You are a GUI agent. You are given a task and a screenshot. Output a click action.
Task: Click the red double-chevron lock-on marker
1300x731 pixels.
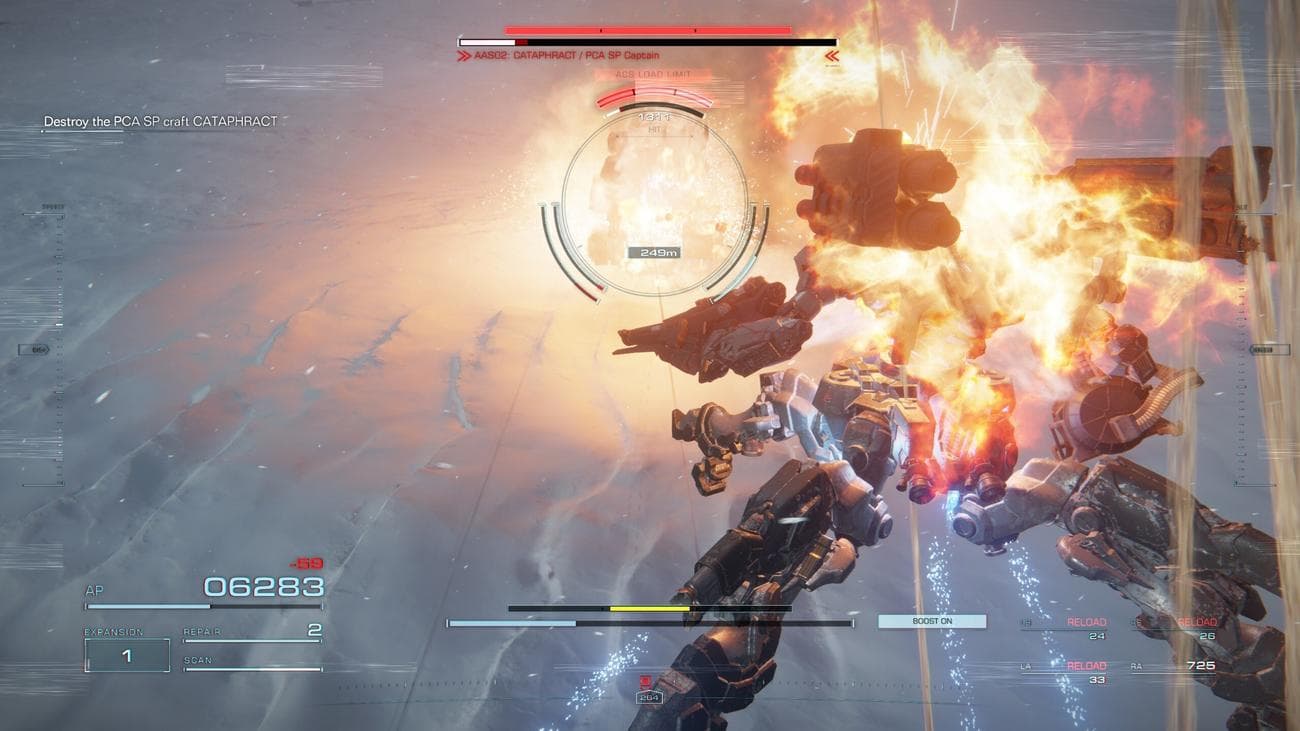coord(831,57)
